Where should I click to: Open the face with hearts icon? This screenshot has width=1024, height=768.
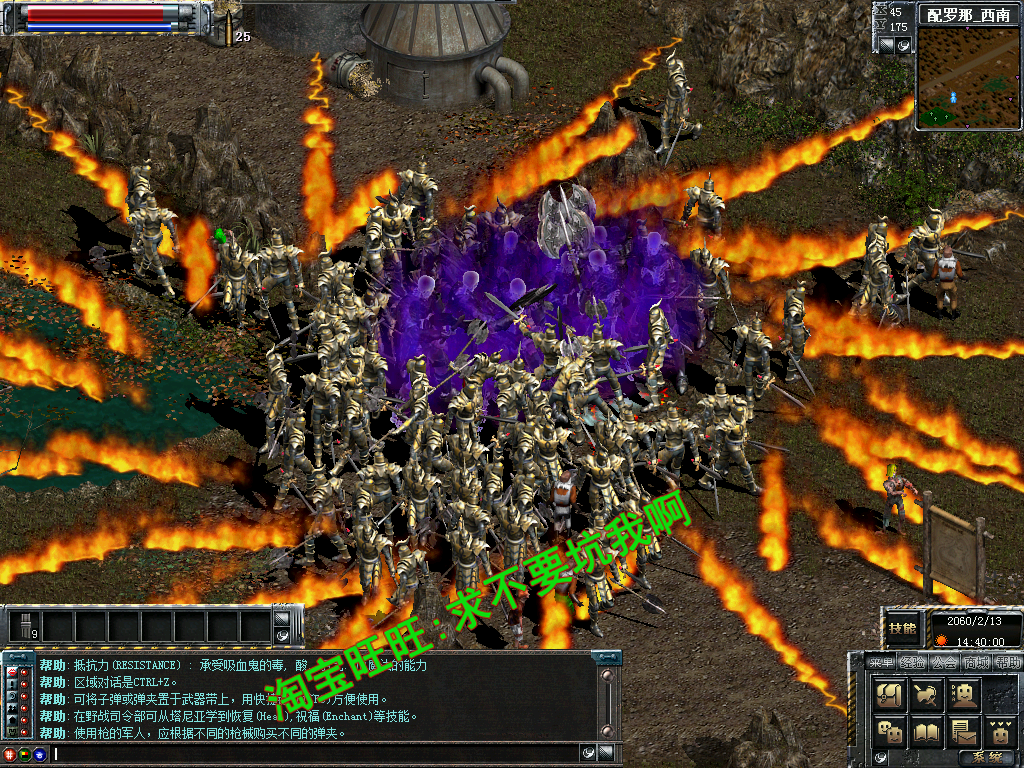1000,731
